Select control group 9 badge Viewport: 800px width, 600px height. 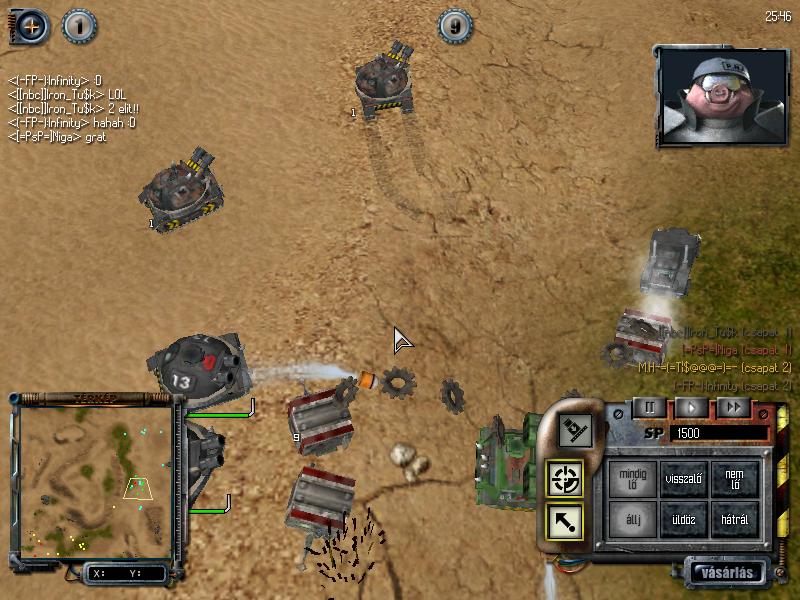[x=456, y=25]
